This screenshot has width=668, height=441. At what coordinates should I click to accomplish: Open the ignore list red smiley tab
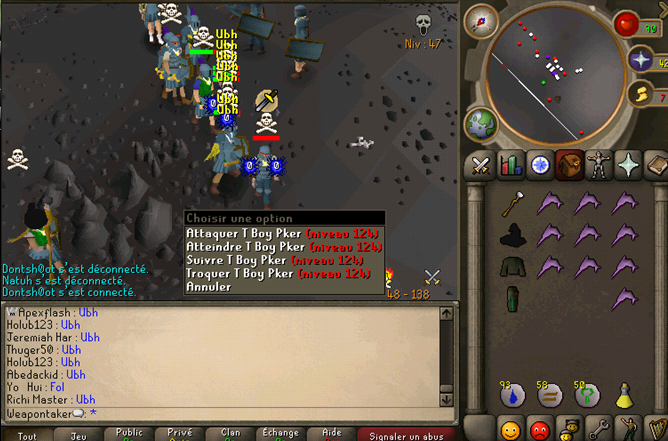pos(541,429)
